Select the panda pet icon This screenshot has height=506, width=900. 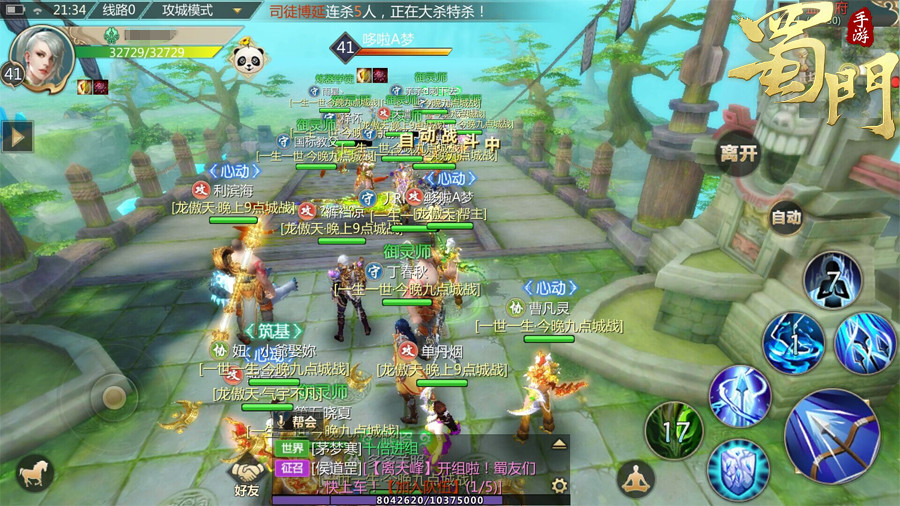(248, 60)
